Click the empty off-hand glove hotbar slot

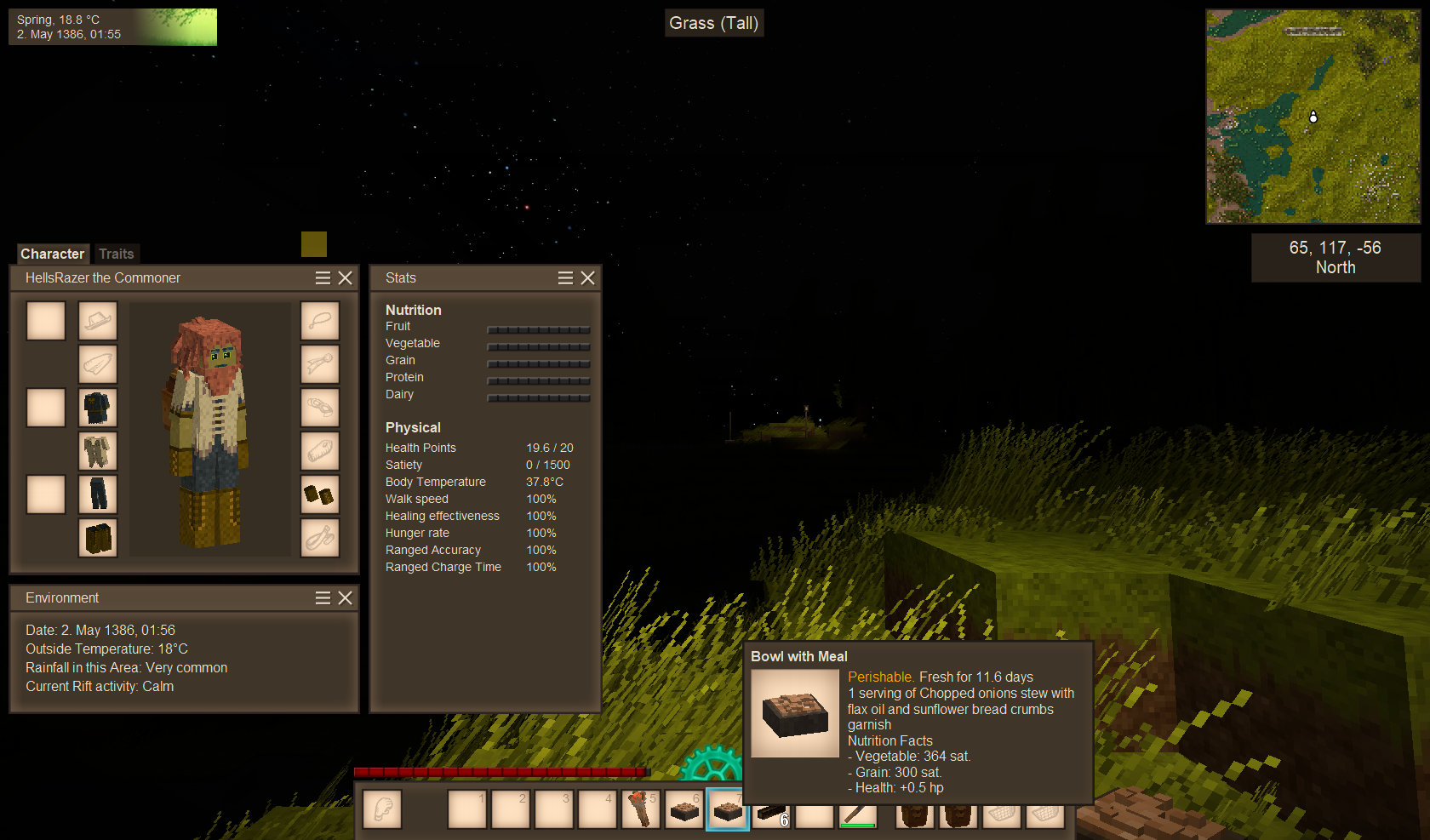382,809
